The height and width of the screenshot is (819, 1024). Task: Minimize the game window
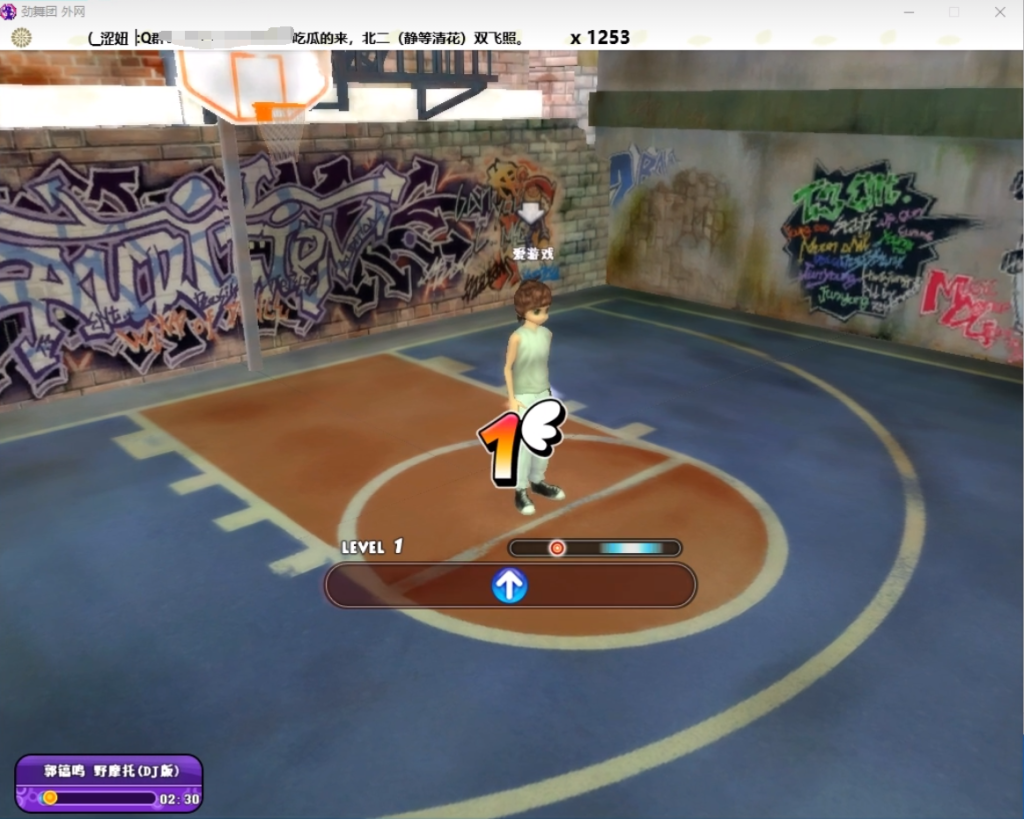point(909,12)
